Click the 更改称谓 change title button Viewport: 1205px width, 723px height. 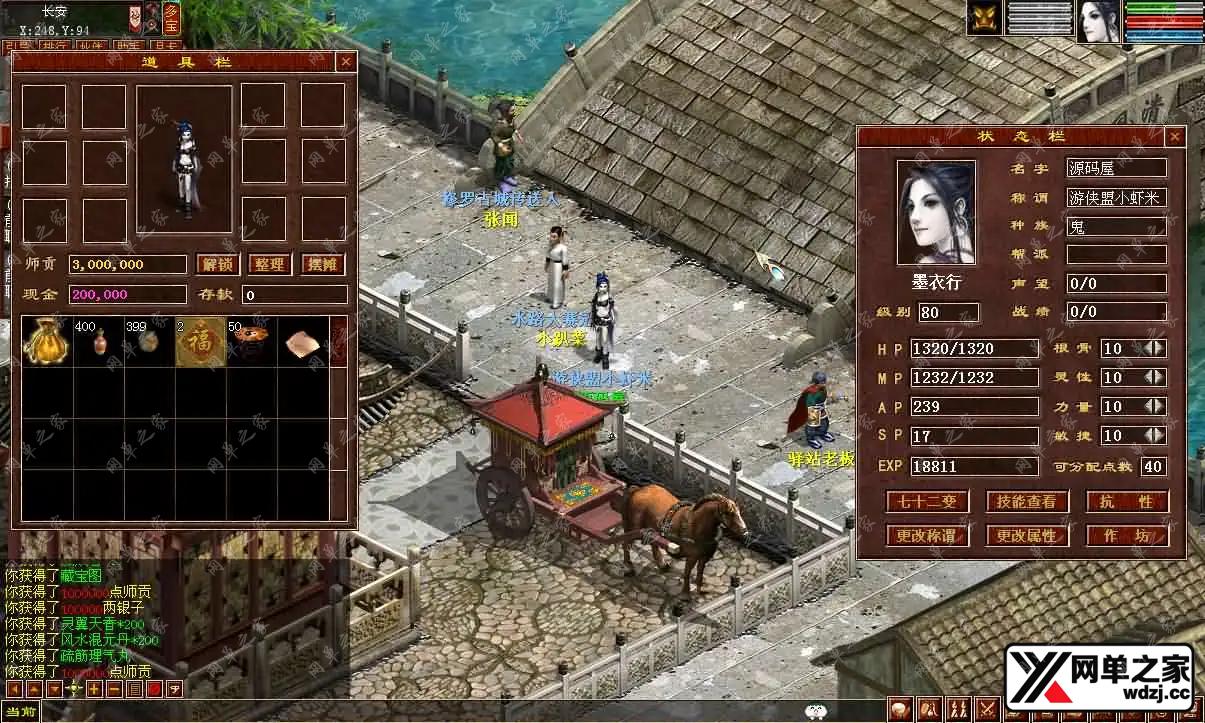(927, 535)
